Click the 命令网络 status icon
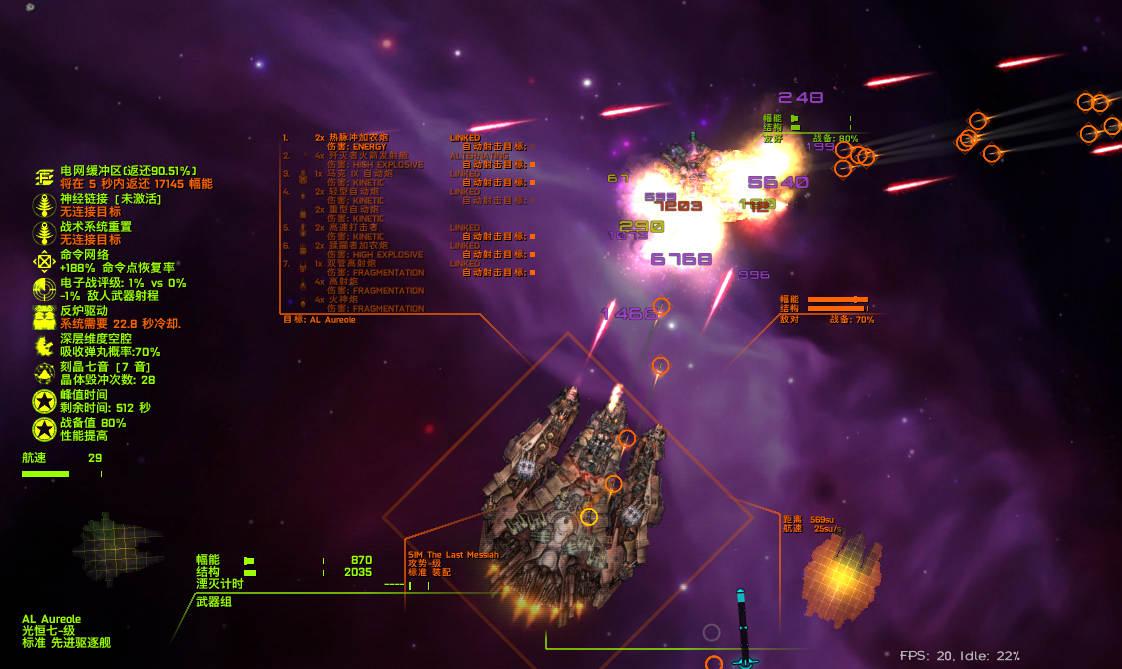Screen dimensions: 1122x669 coord(44,261)
